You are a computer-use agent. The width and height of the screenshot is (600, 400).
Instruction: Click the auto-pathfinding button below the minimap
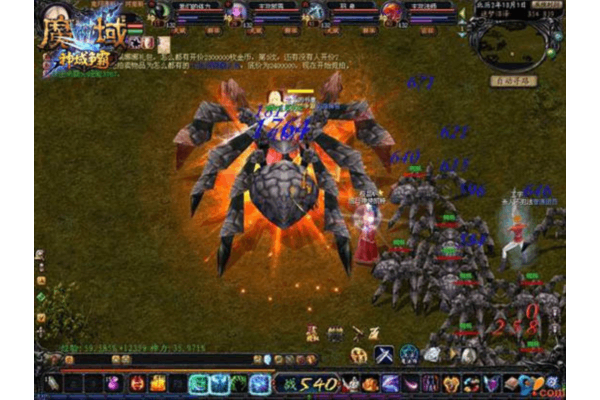[515, 80]
